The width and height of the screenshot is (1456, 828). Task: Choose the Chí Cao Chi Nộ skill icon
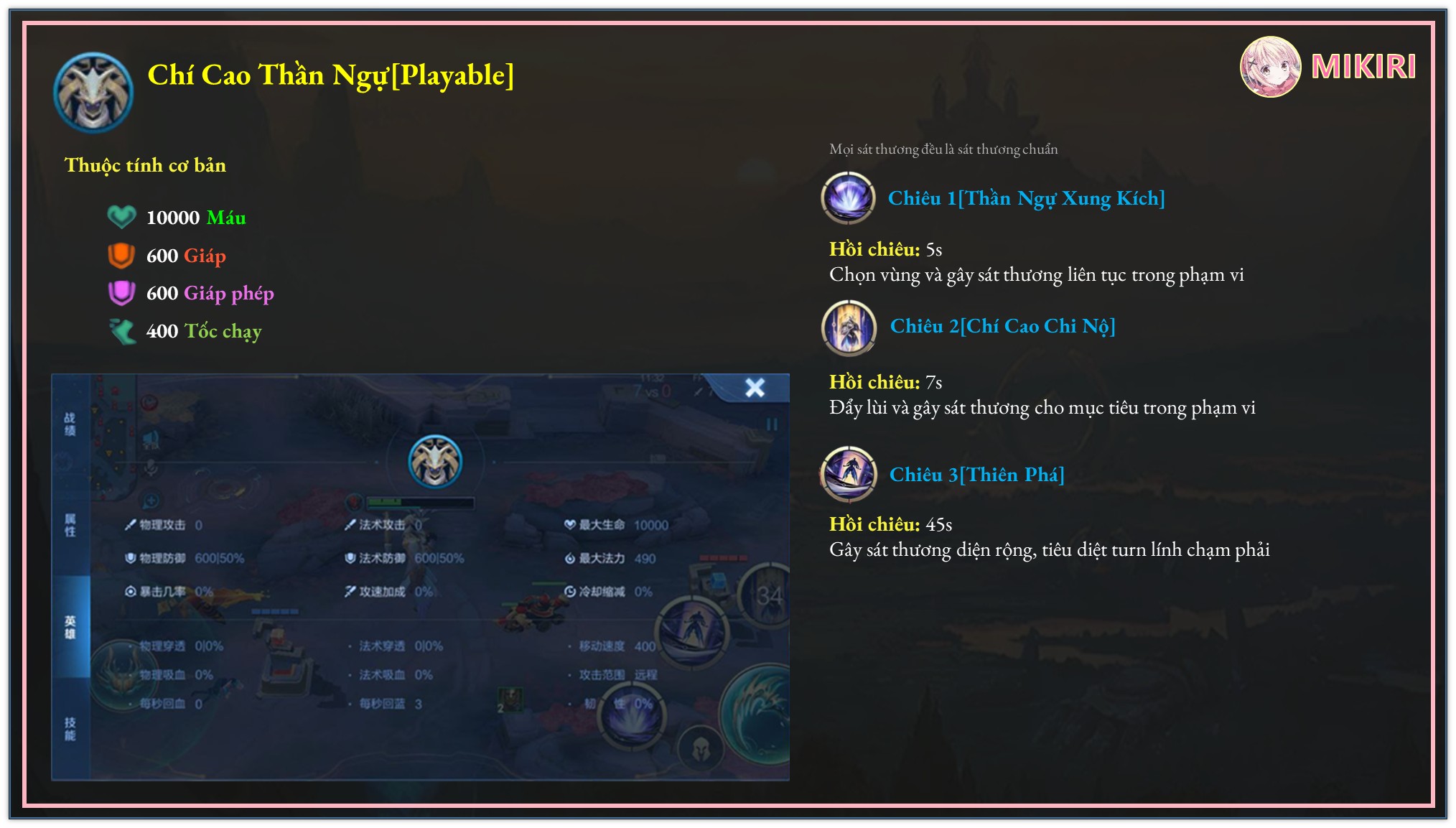click(x=849, y=327)
